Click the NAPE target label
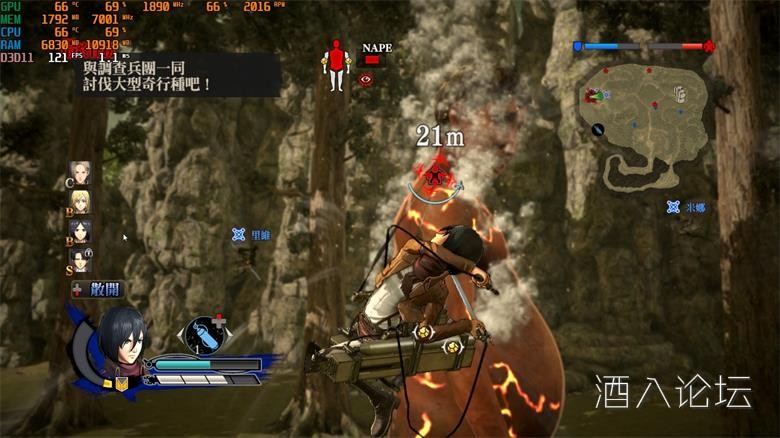Image resolution: width=780 pixels, height=438 pixels. (x=377, y=47)
